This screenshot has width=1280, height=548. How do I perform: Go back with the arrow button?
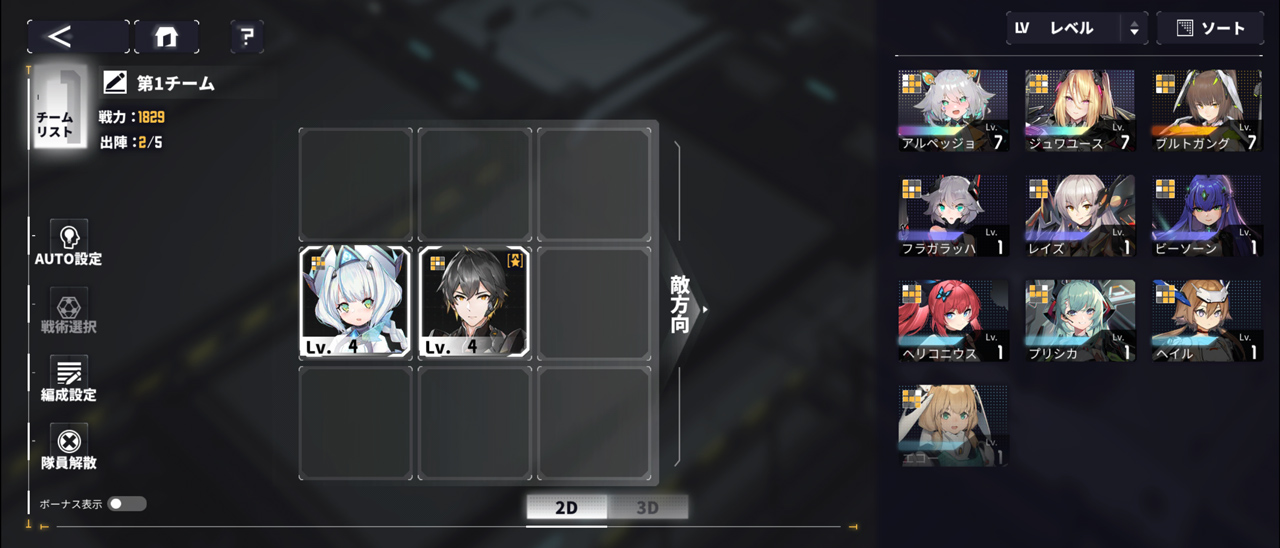coord(77,37)
